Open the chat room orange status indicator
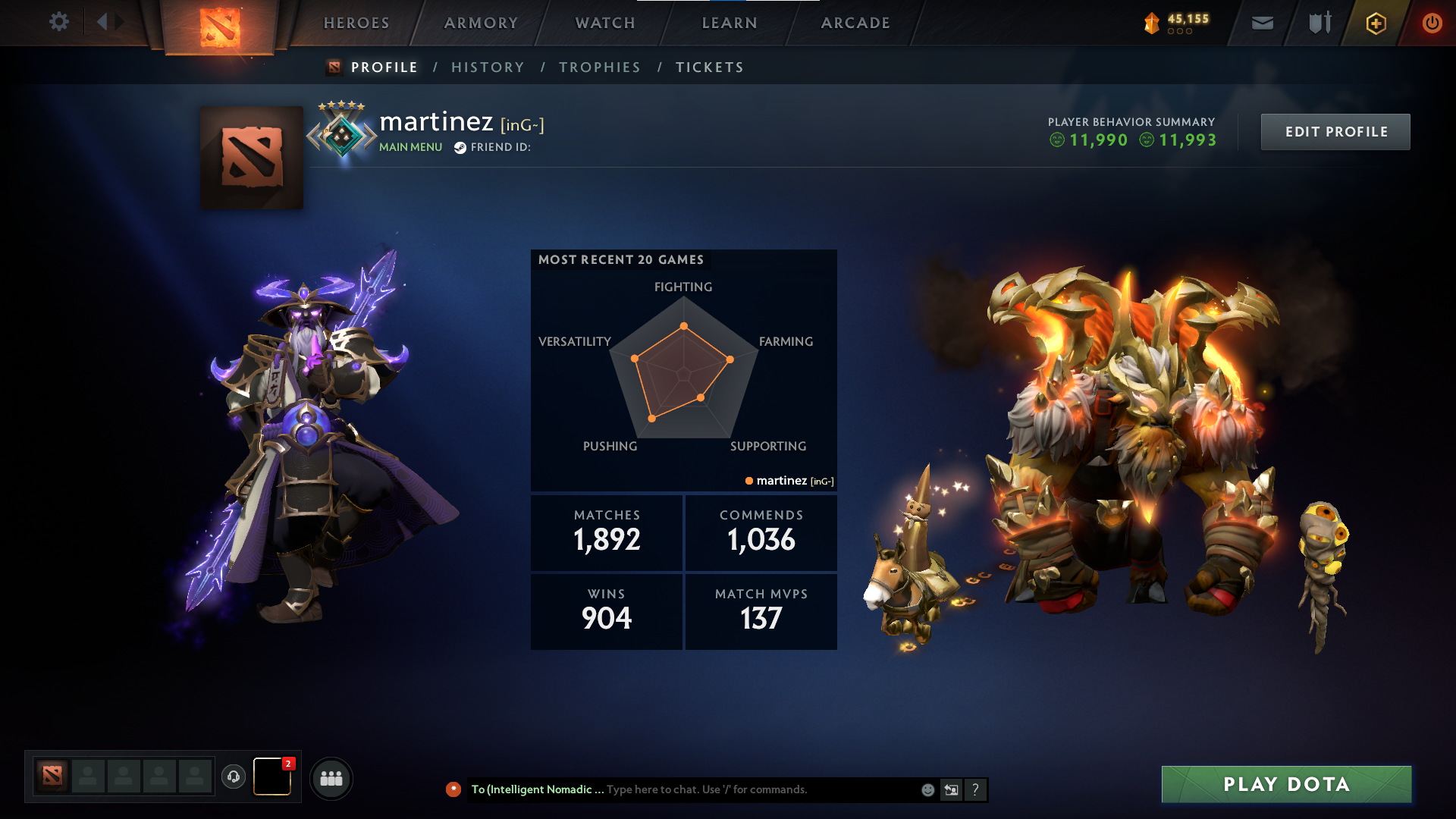Screen dimensions: 1456x819 (453, 789)
